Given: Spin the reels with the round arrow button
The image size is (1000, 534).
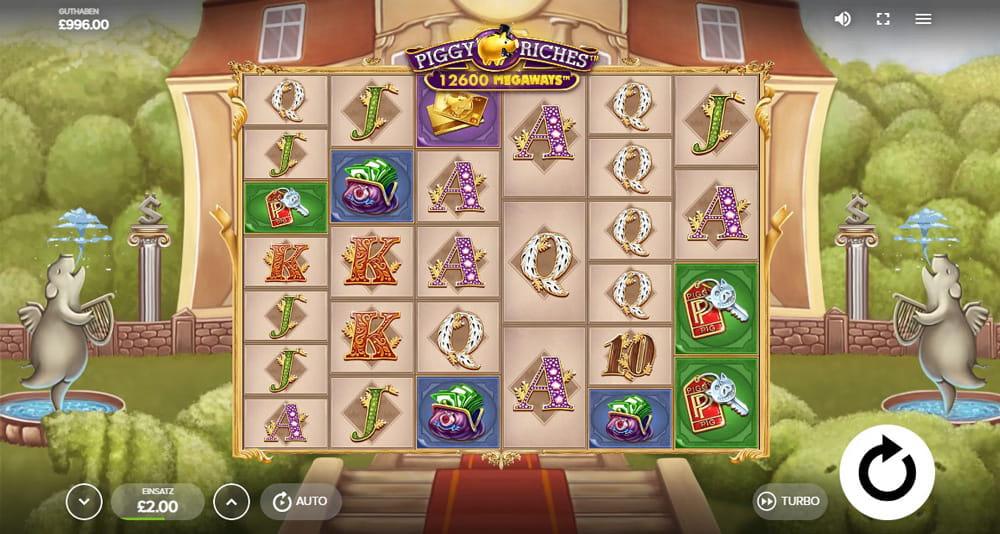Looking at the screenshot, I should pyautogui.click(x=887, y=472).
